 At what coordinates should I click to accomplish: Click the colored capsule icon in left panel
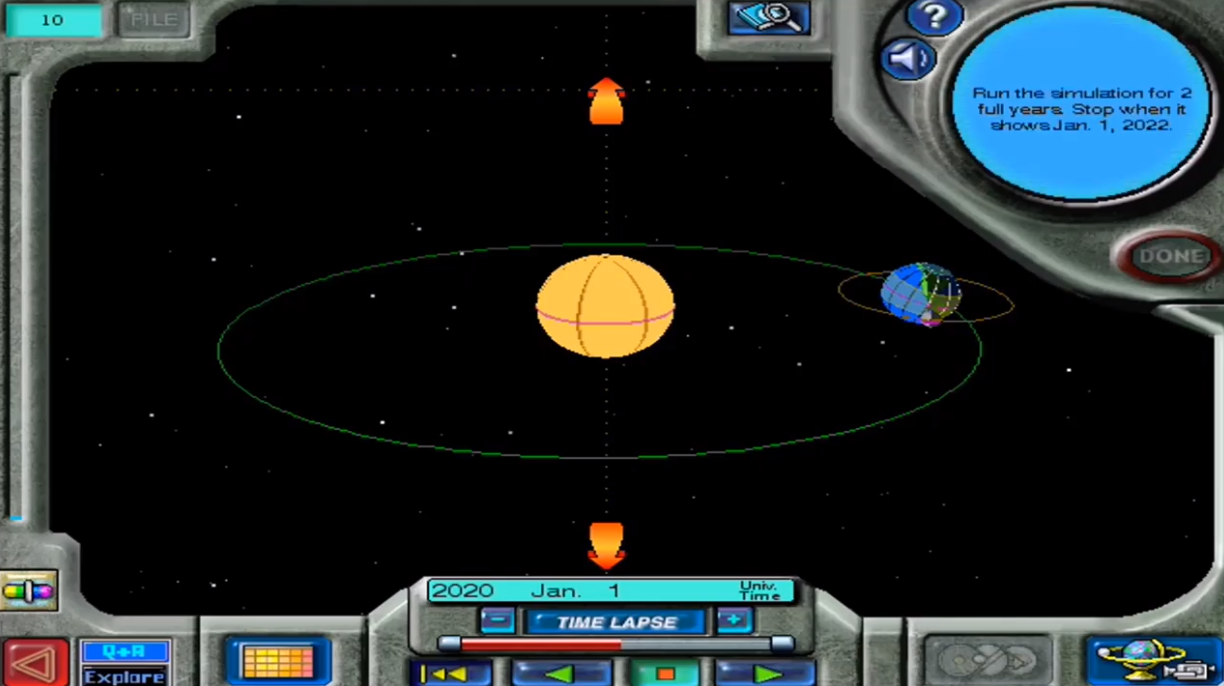(28, 592)
